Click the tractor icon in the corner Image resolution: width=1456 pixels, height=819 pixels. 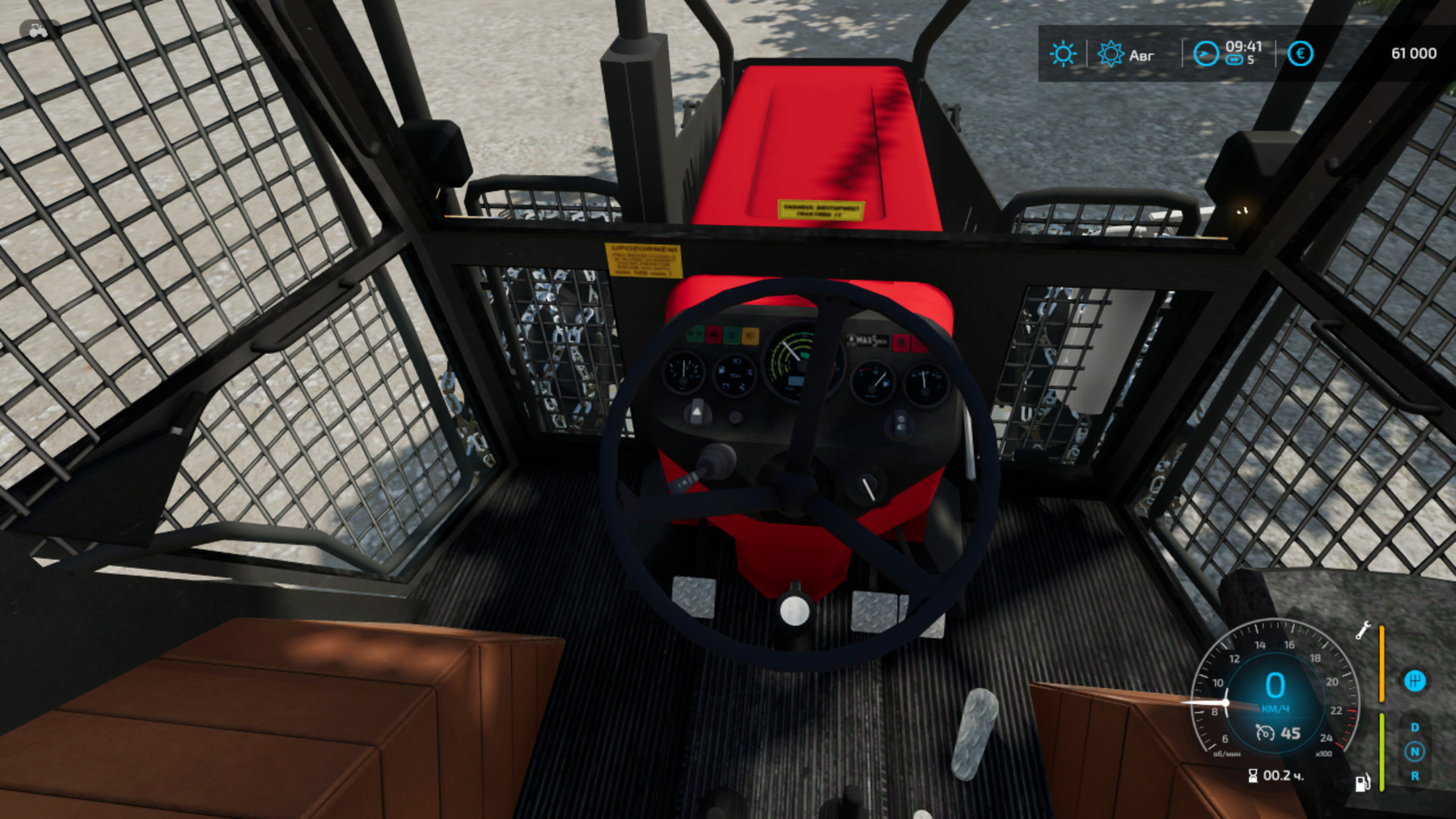[38, 31]
